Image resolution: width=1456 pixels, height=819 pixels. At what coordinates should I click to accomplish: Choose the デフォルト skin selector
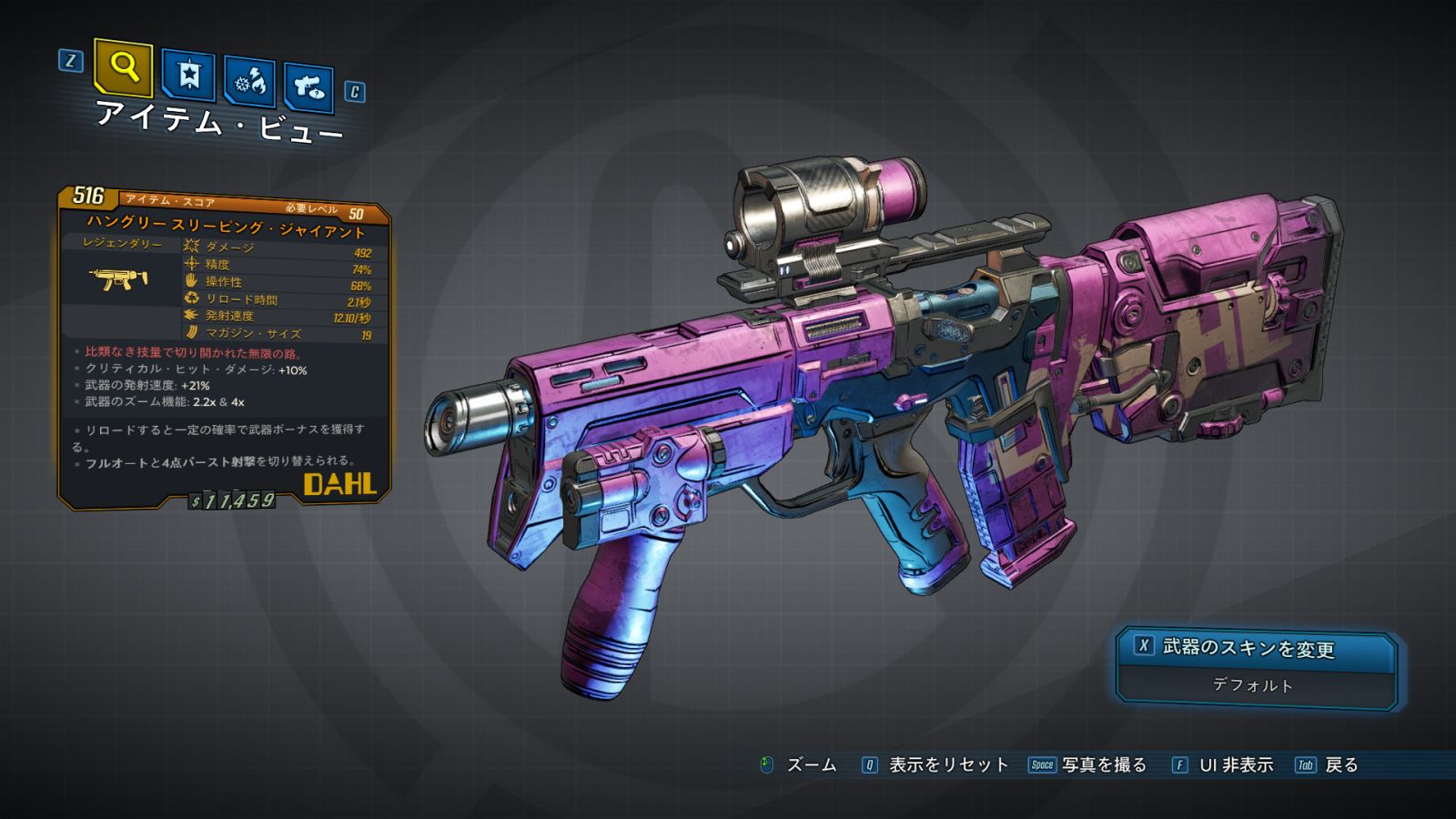tap(1254, 685)
